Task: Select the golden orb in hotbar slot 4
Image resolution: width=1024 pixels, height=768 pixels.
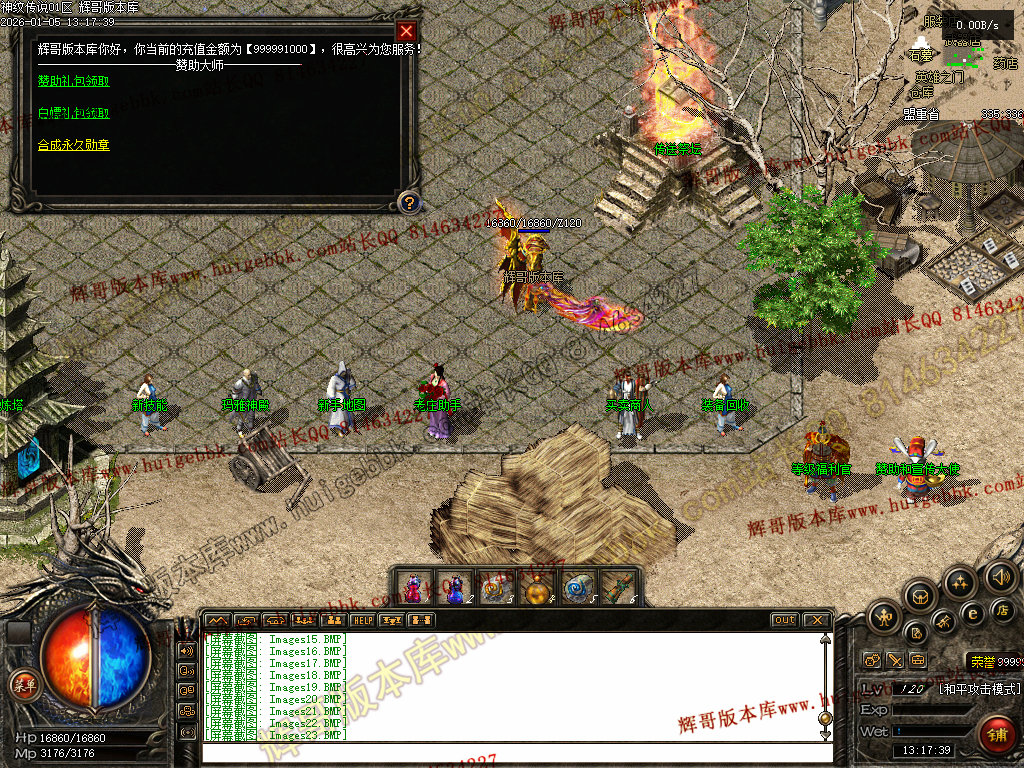Action: pos(537,588)
